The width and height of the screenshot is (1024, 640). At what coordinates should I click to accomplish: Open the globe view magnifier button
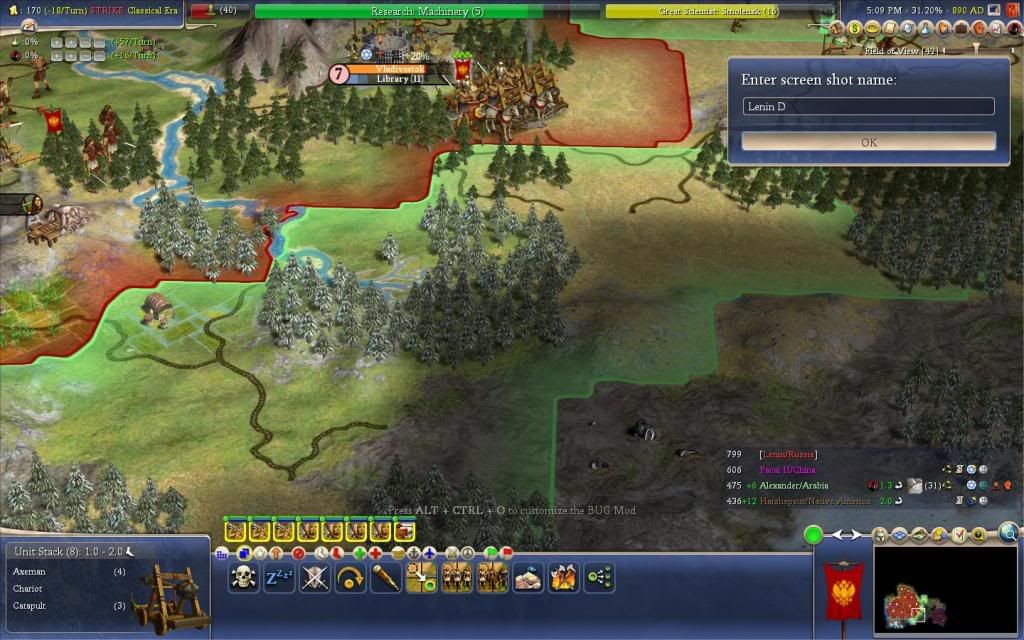[1008, 533]
